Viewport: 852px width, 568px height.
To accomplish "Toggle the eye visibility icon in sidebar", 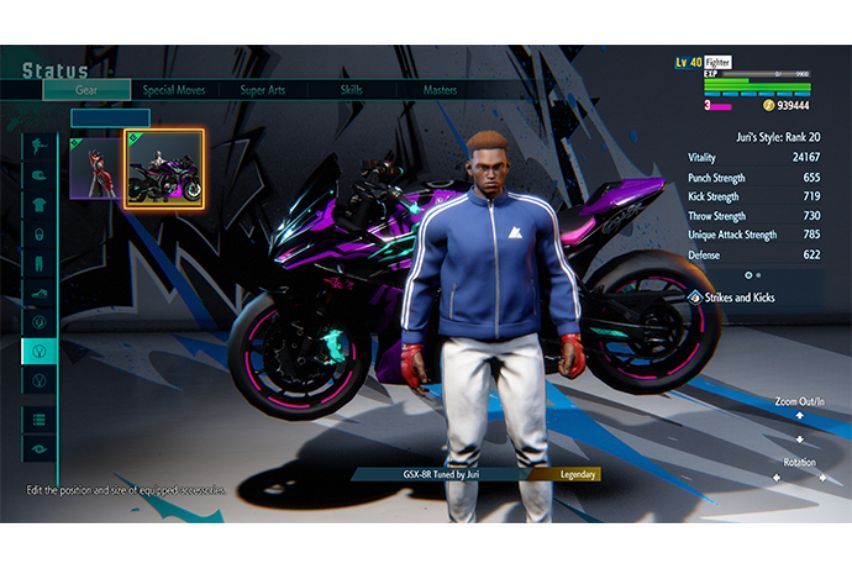I will (x=40, y=449).
